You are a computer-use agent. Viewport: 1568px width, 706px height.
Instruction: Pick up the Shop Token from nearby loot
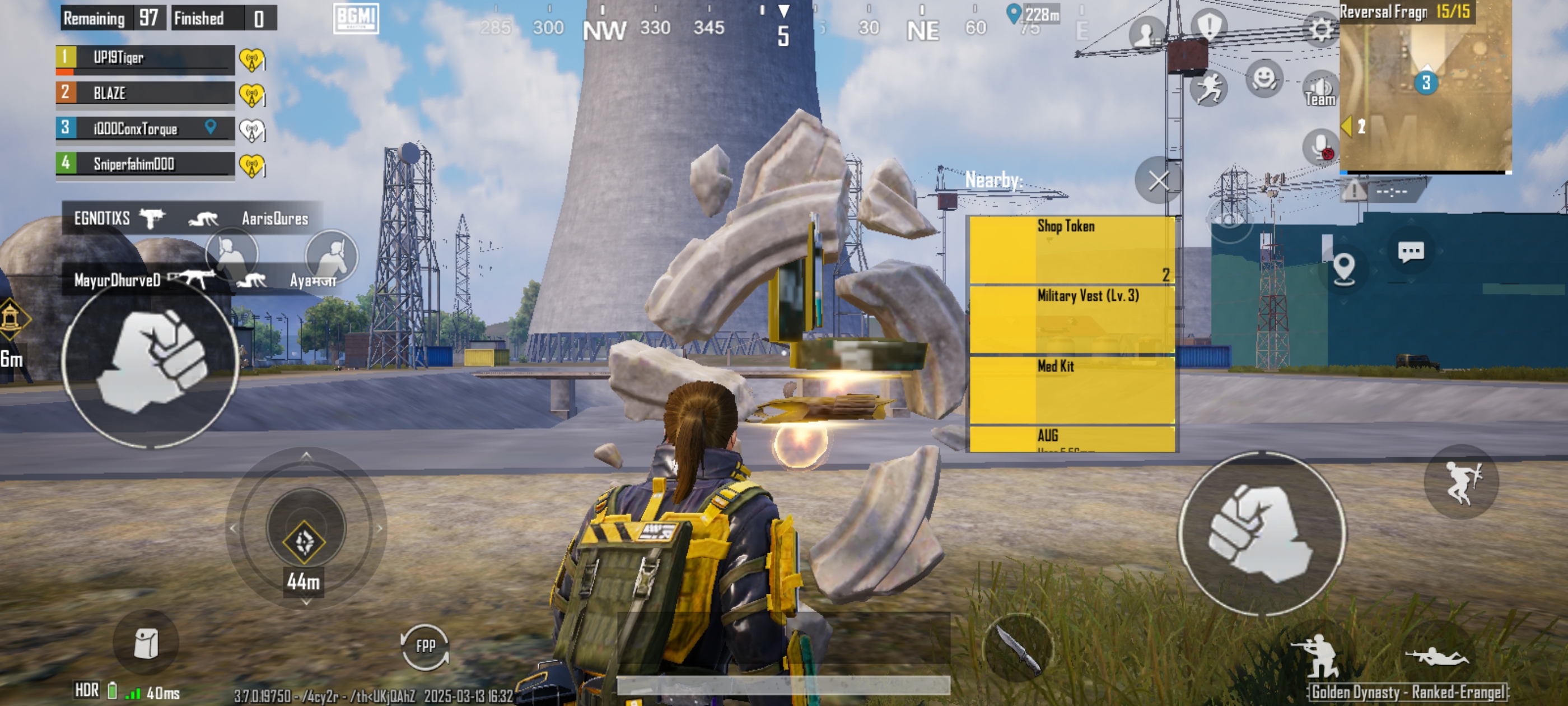1071,250
